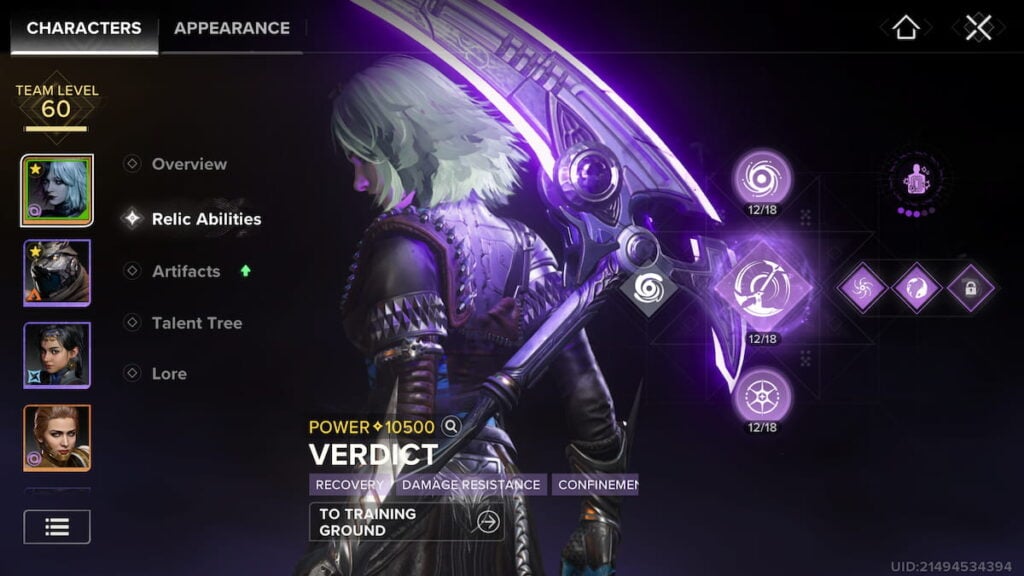The image size is (1024, 576).
Task: Select the Characters tab
Action: (84, 28)
